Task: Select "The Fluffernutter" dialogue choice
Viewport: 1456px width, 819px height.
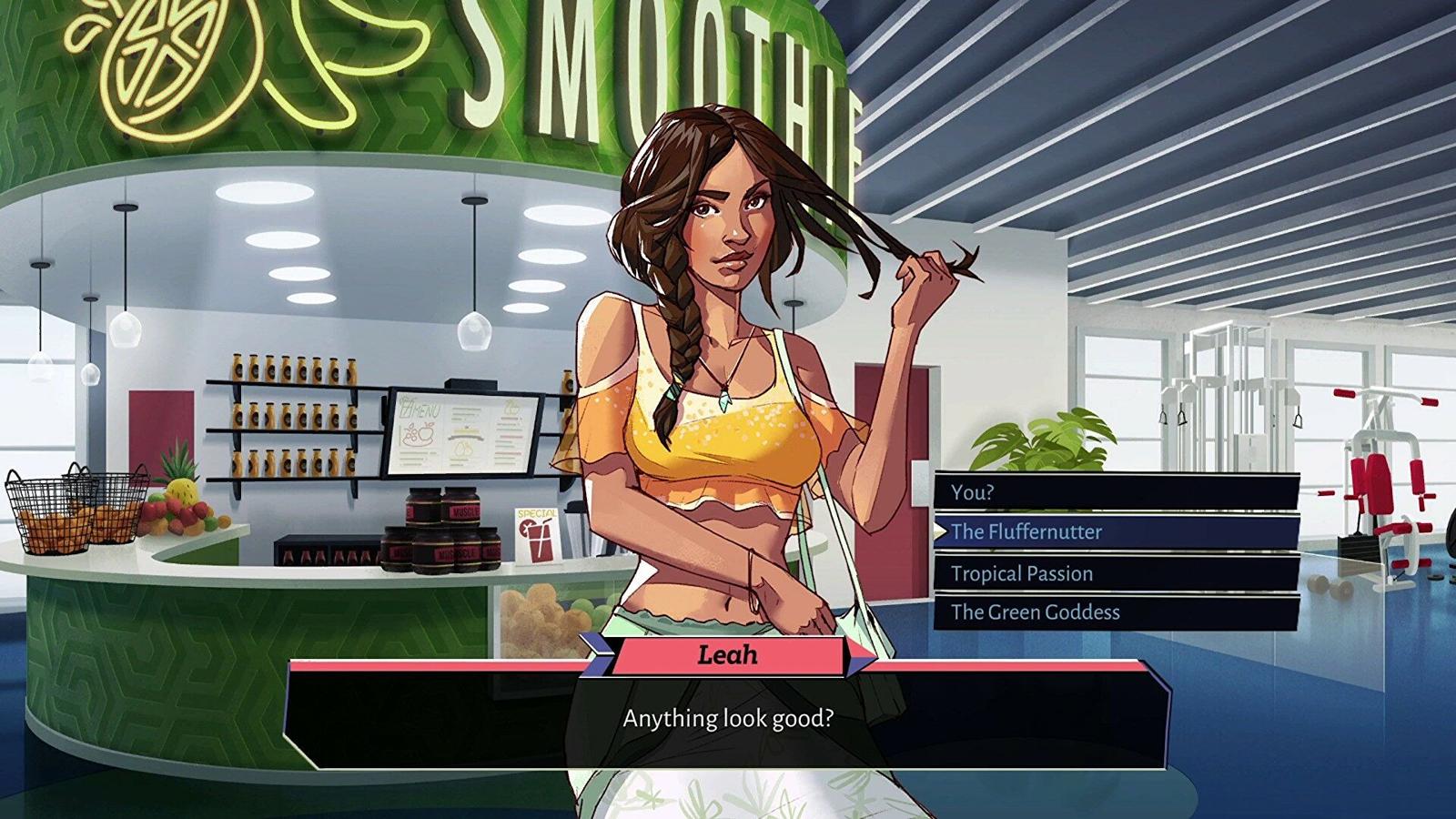Action: (x=1116, y=532)
